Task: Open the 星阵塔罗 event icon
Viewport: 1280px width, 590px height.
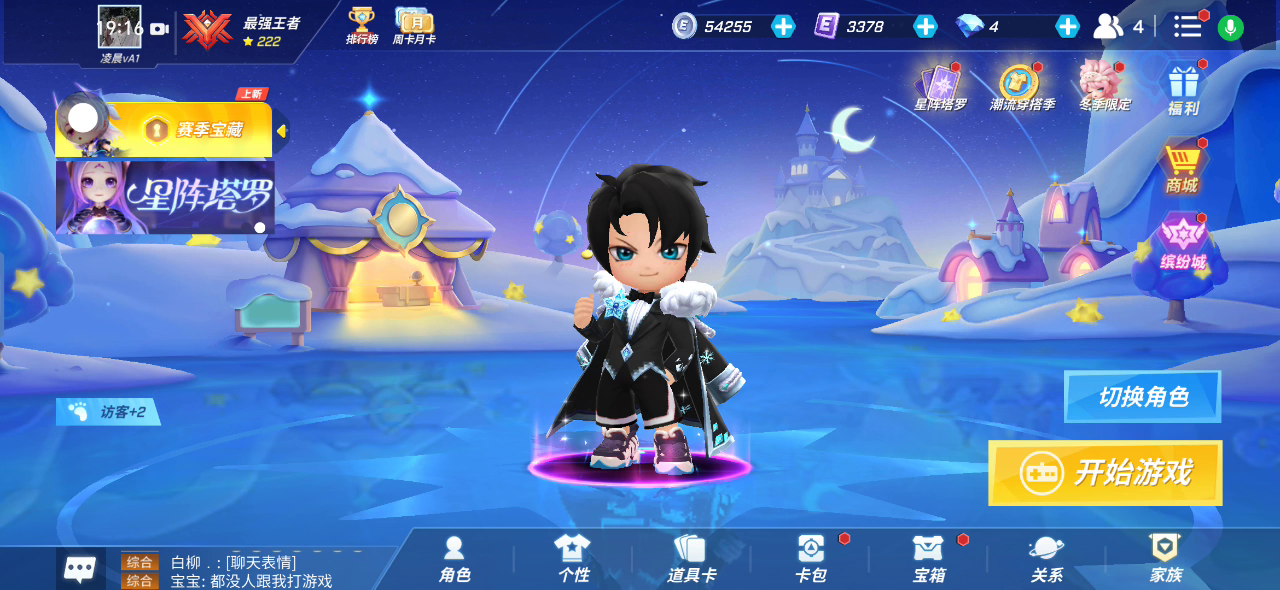Action: (940, 87)
